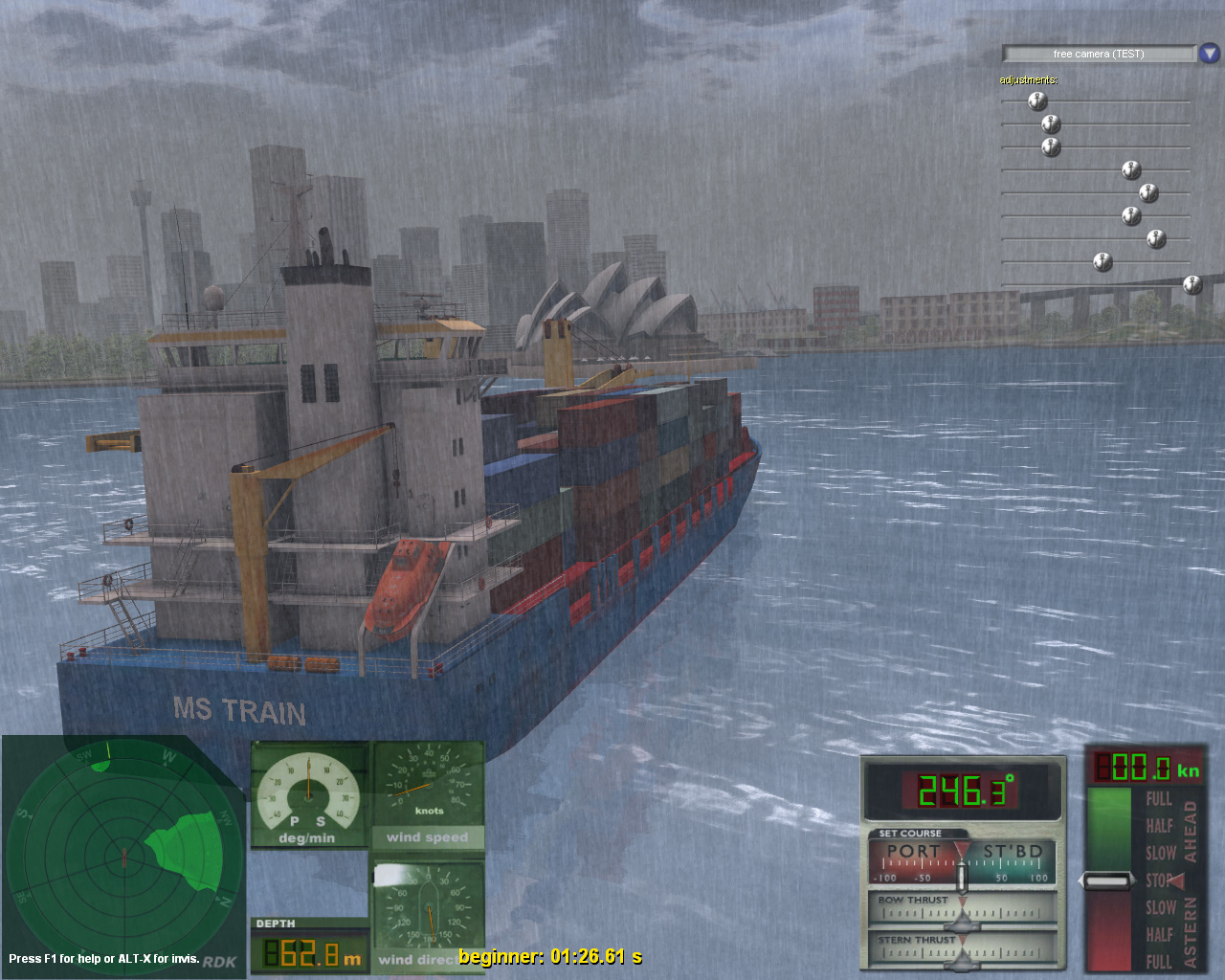Open the free camera (TEST) dropdown
The height and width of the screenshot is (980, 1225).
(1097, 54)
